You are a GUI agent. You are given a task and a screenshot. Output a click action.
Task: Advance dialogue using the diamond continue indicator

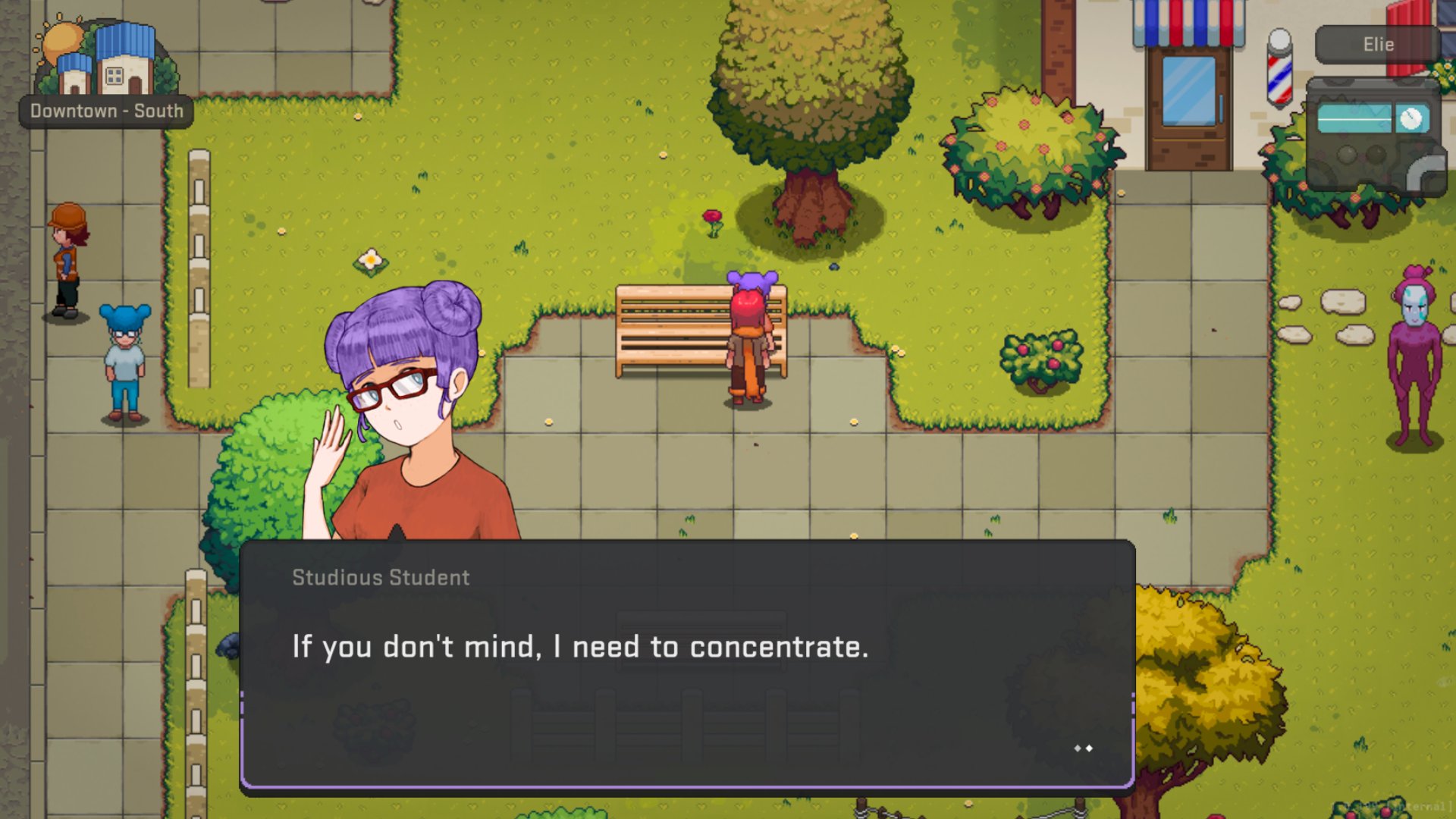(1083, 748)
